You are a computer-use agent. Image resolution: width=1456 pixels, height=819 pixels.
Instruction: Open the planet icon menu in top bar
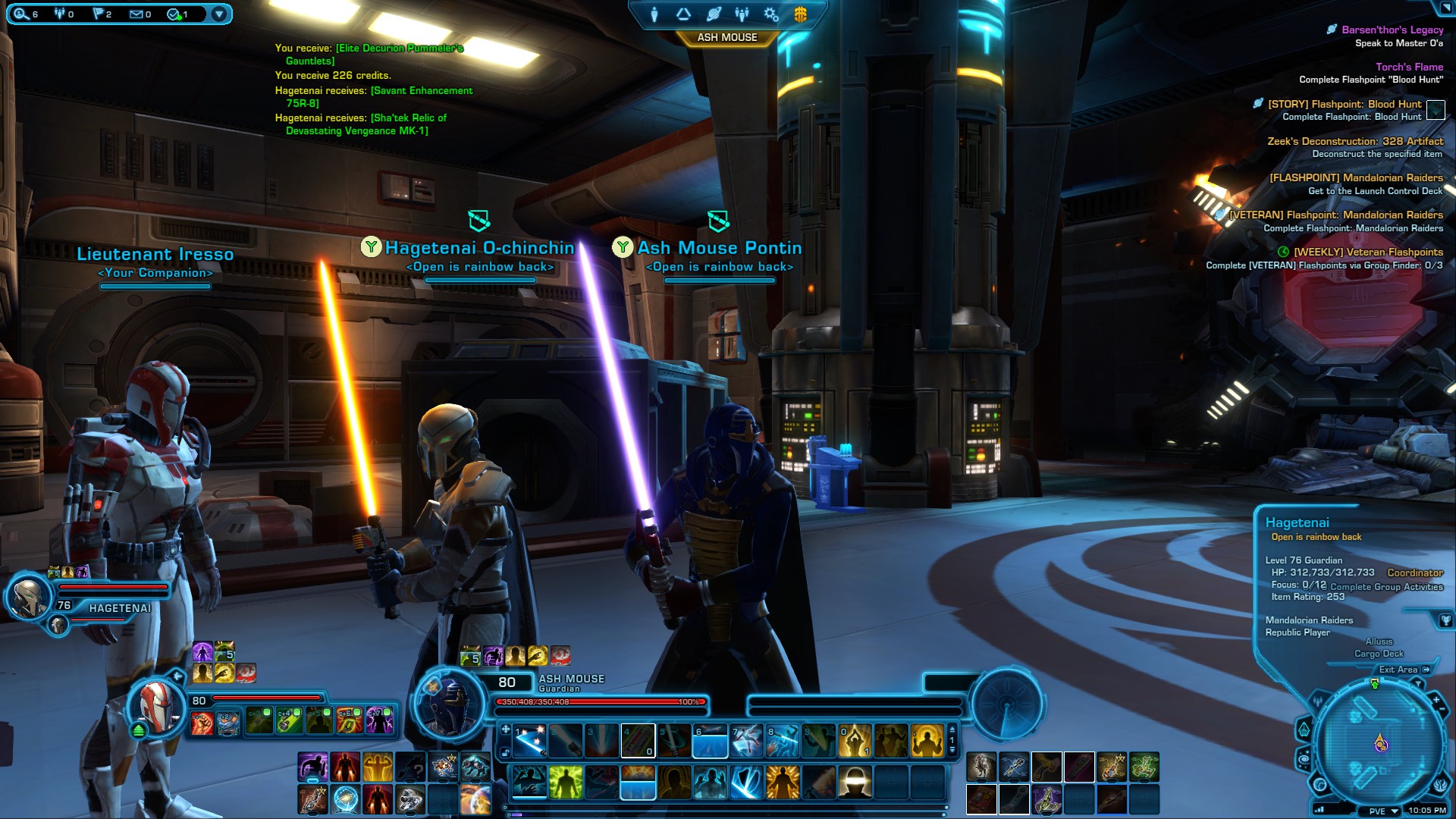tap(713, 14)
